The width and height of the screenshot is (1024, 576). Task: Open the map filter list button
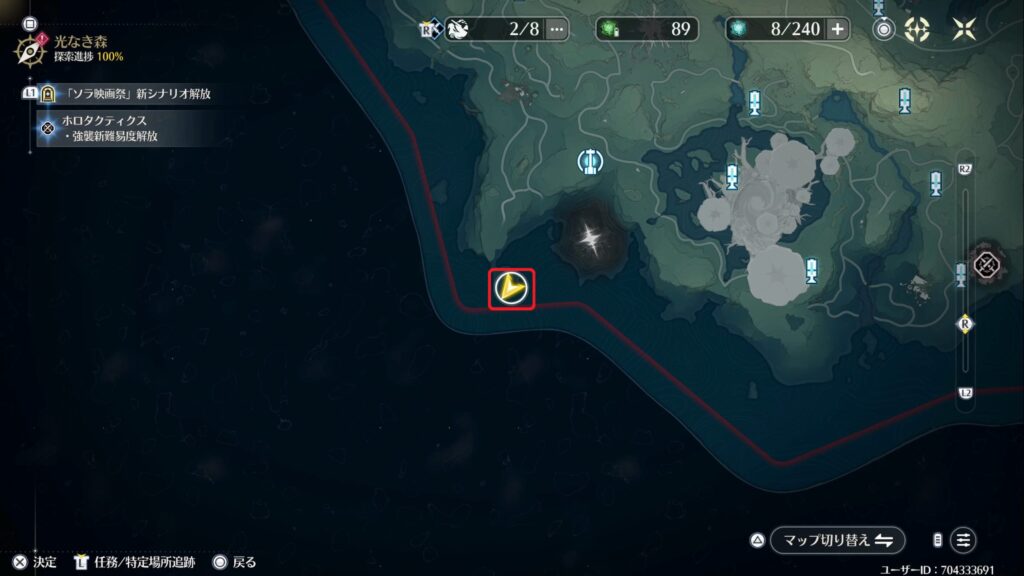(963, 540)
